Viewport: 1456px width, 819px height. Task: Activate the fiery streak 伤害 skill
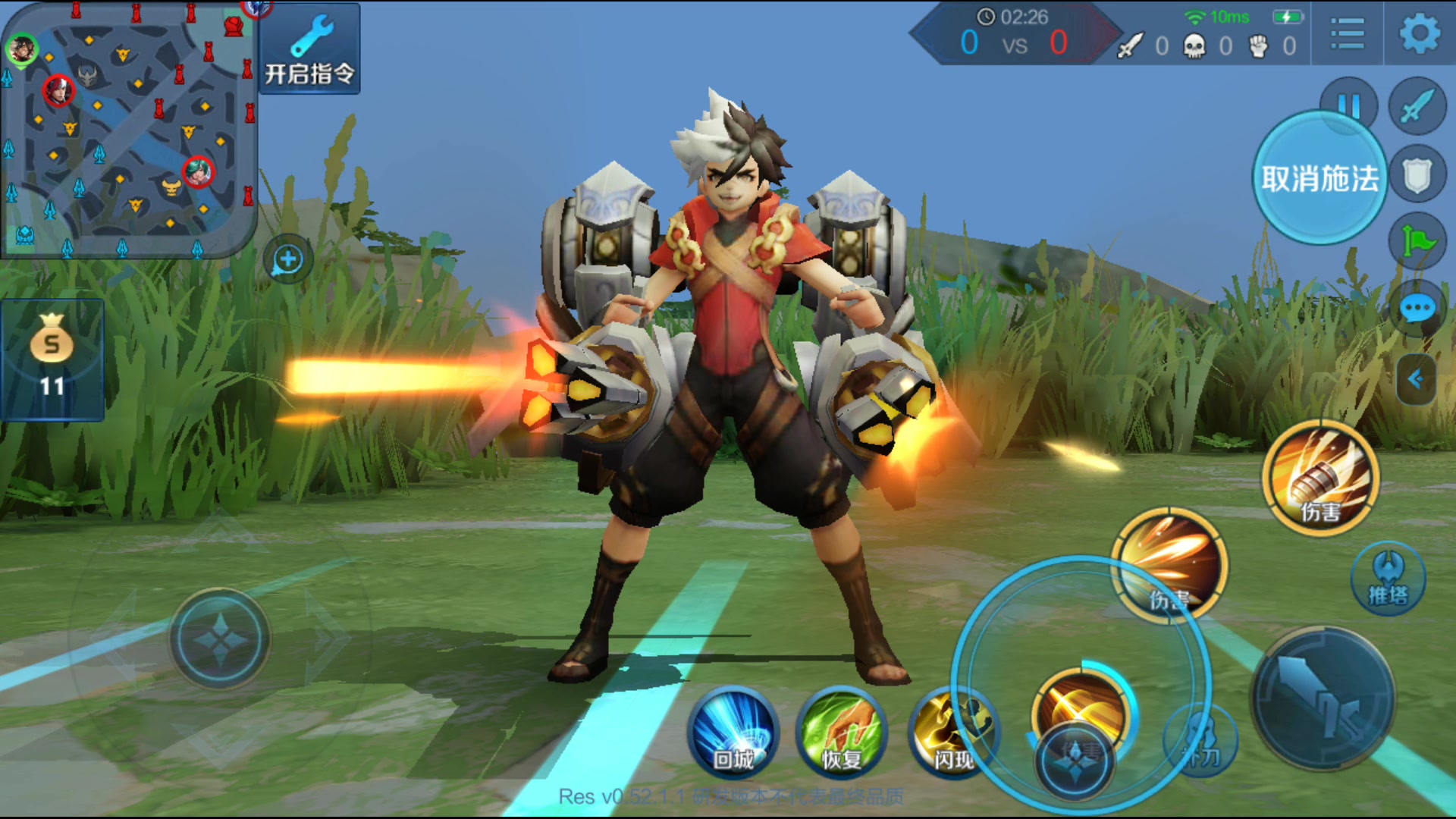pos(1169,565)
